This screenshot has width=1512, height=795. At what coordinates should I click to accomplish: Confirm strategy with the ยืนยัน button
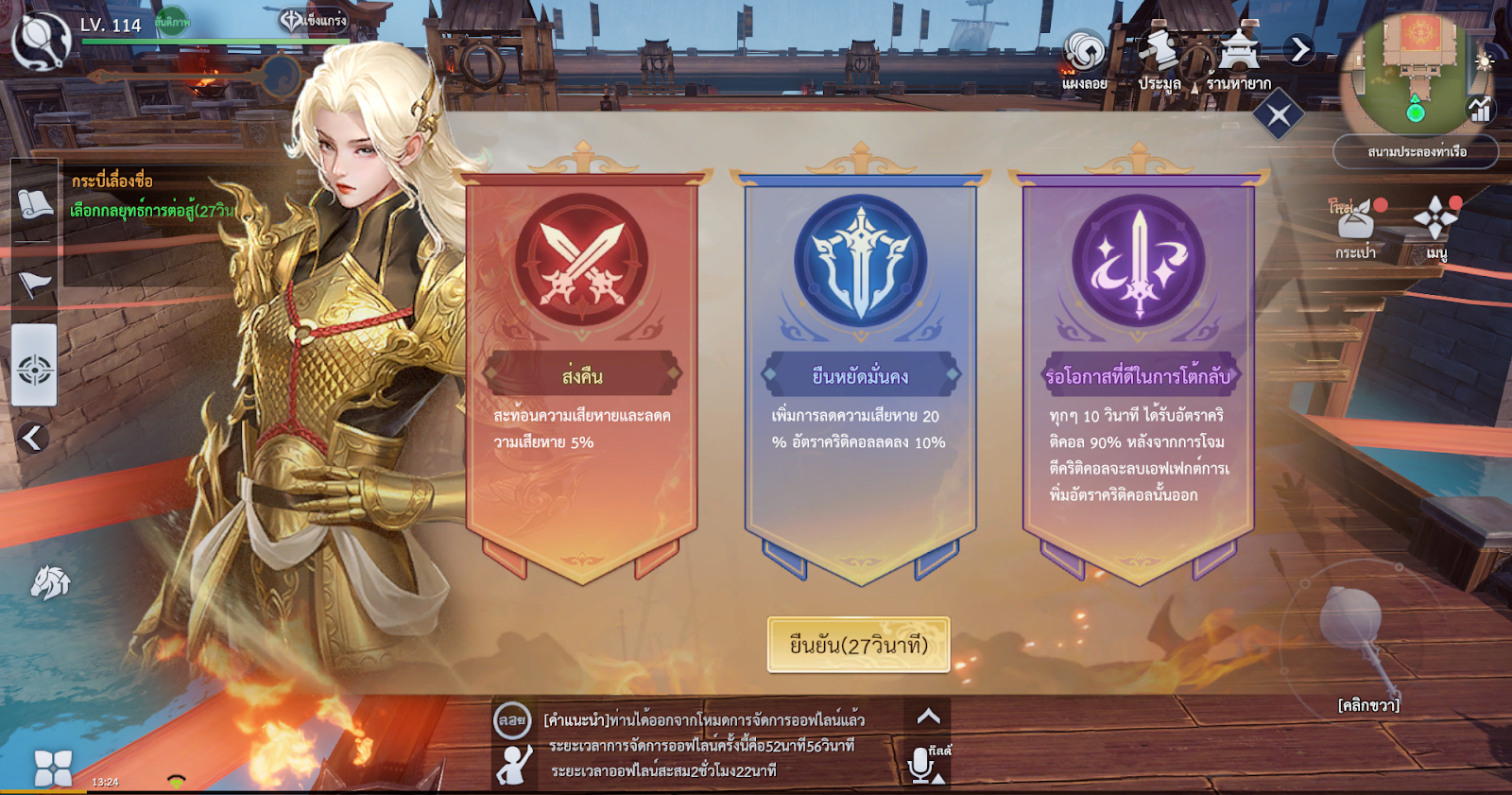click(858, 646)
